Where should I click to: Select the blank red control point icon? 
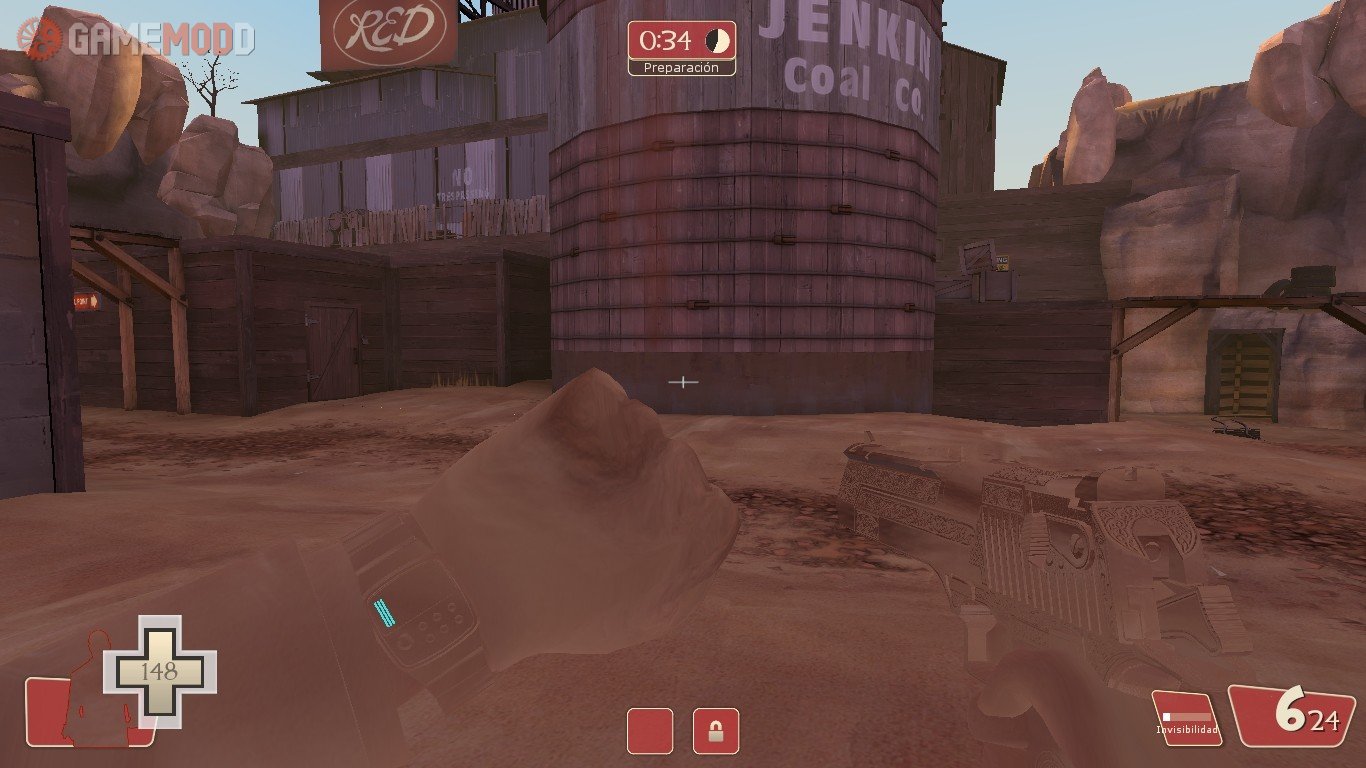(x=650, y=731)
